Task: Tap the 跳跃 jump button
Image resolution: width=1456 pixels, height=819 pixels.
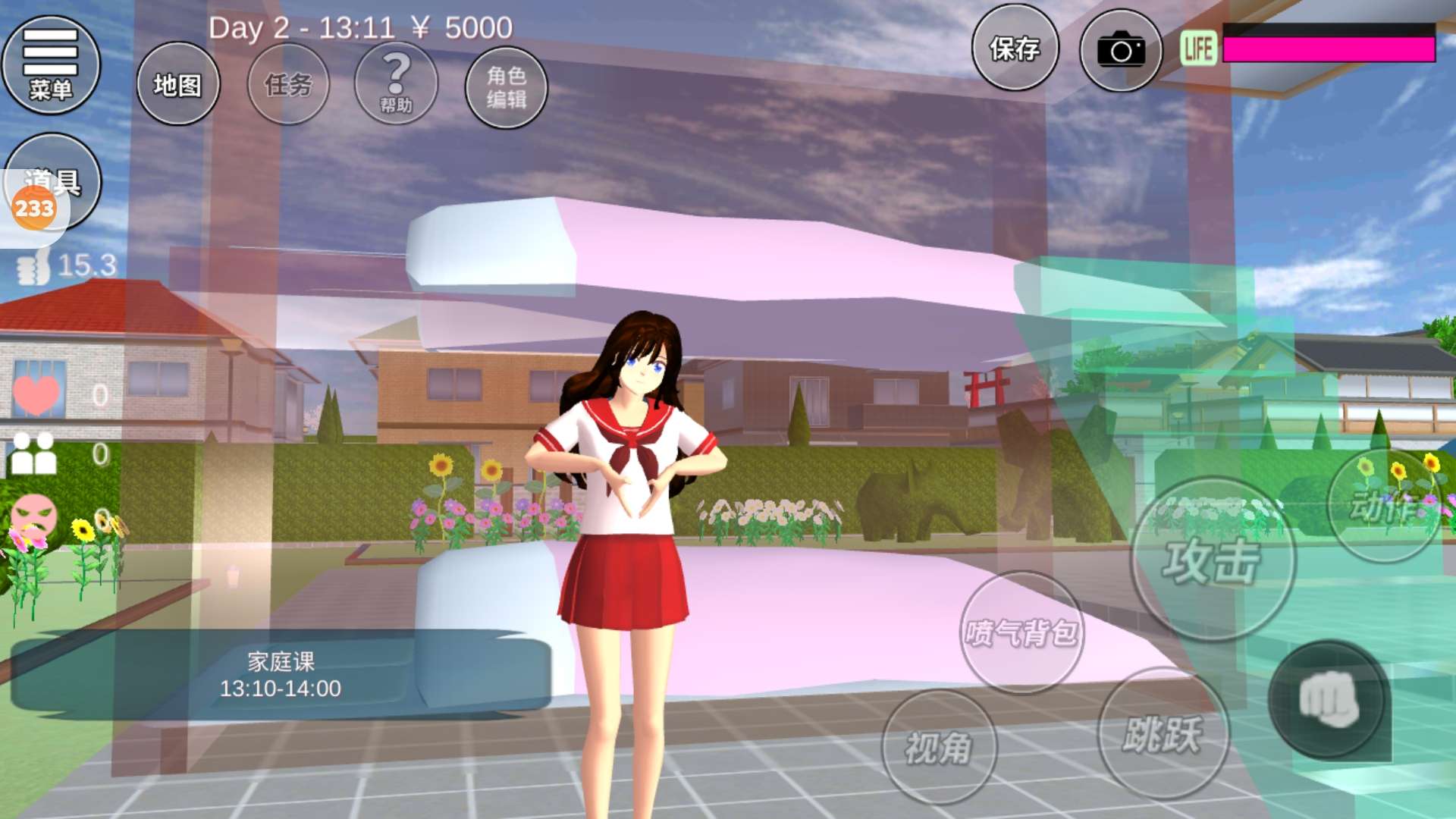Action: coord(1163,734)
